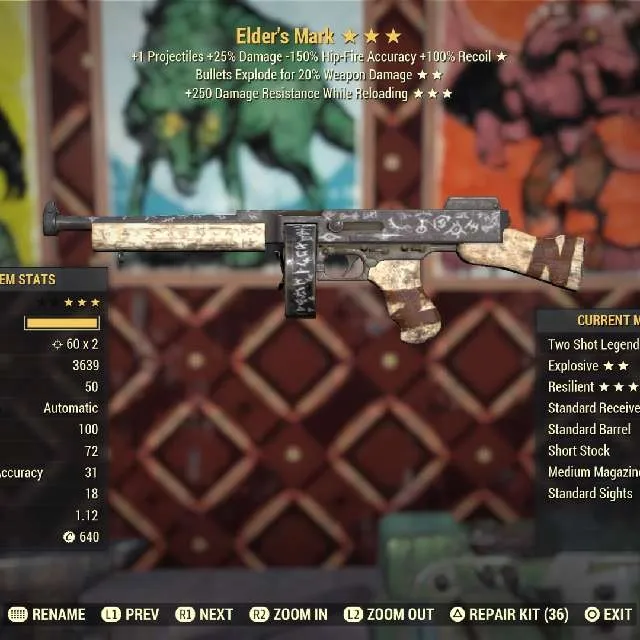Select the Resilient mod entry
This screenshot has width=640, height=640.
pyautogui.click(x=592, y=387)
